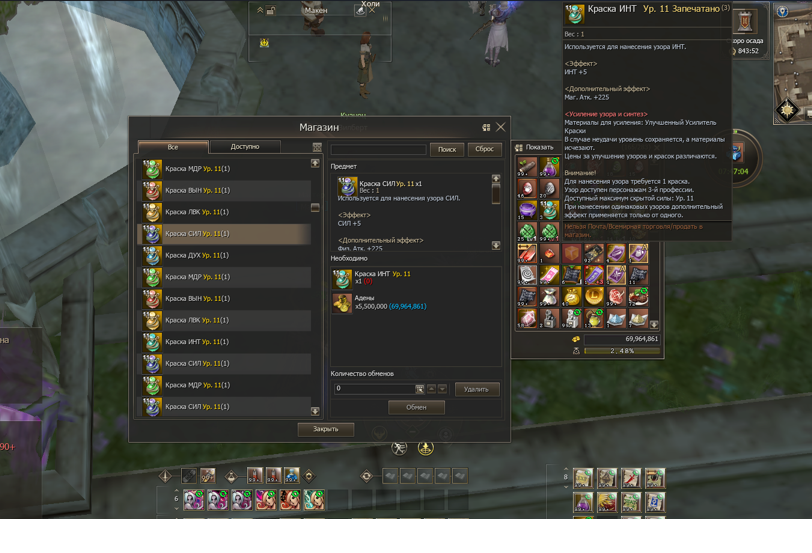Image resolution: width=812 pixels, height=553 pixels.
Task: Click the Закрыть button
Action: point(325,429)
